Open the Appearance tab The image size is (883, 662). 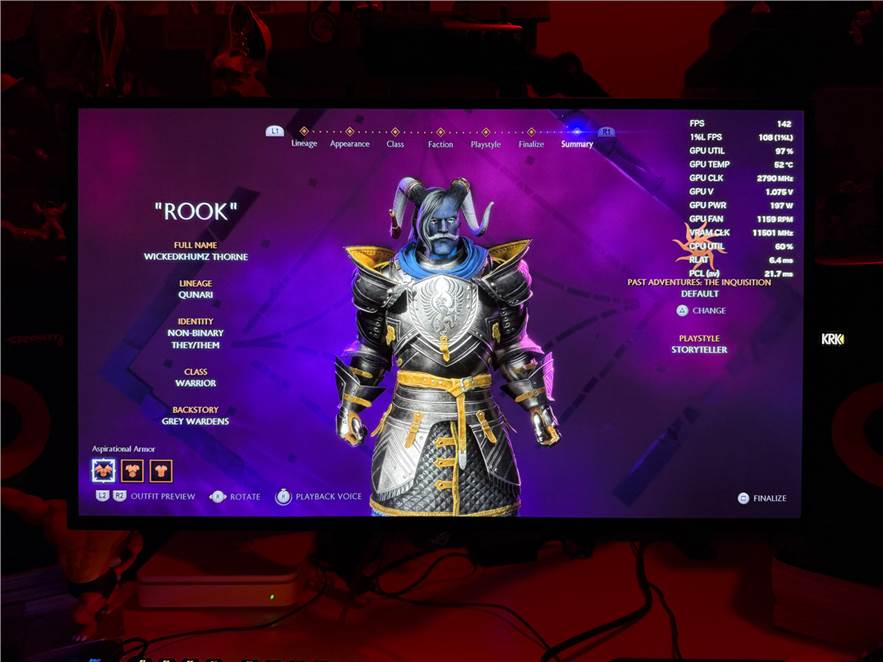[350, 144]
